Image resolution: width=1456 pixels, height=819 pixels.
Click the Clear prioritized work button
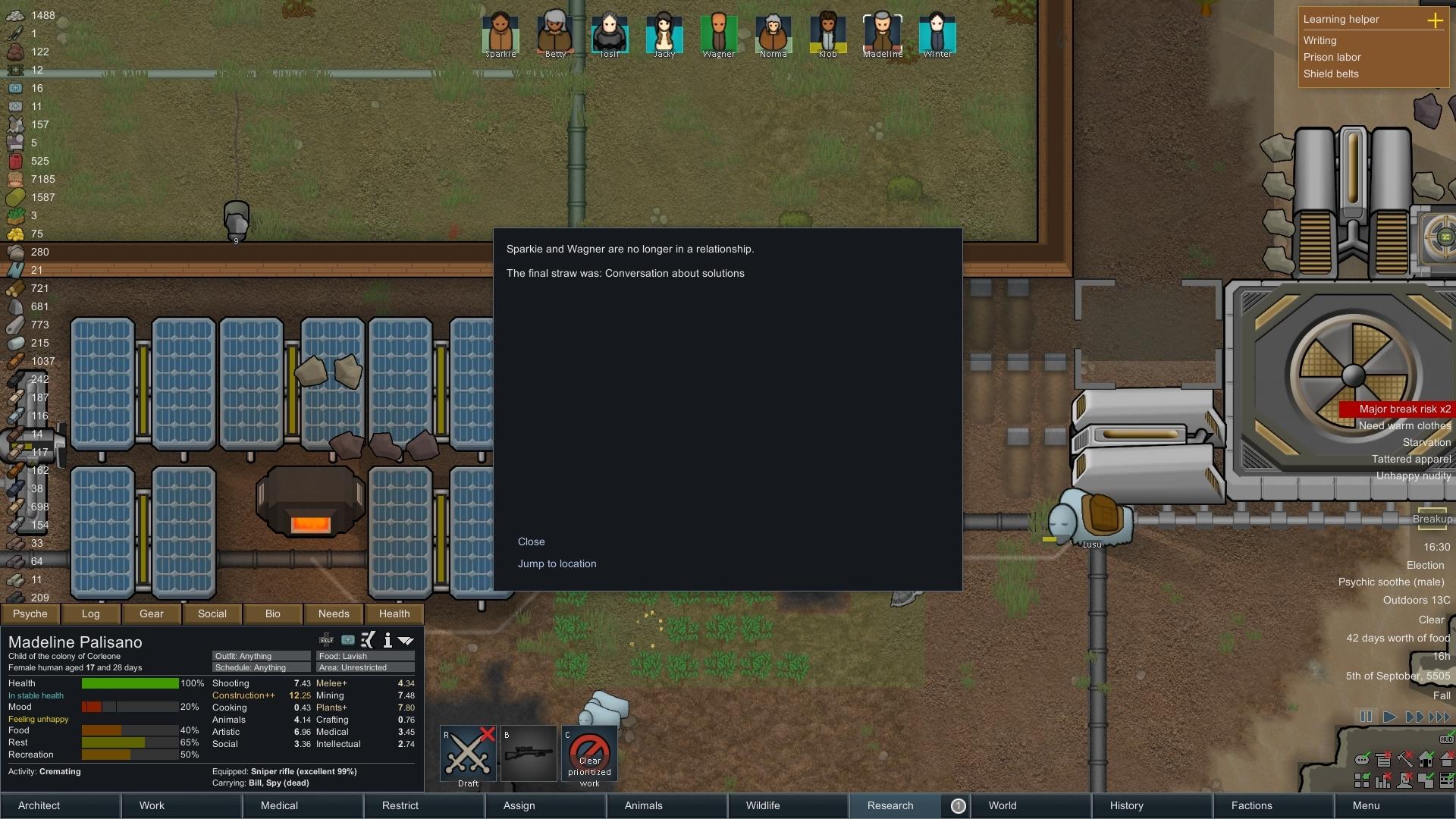coord(589,754)
